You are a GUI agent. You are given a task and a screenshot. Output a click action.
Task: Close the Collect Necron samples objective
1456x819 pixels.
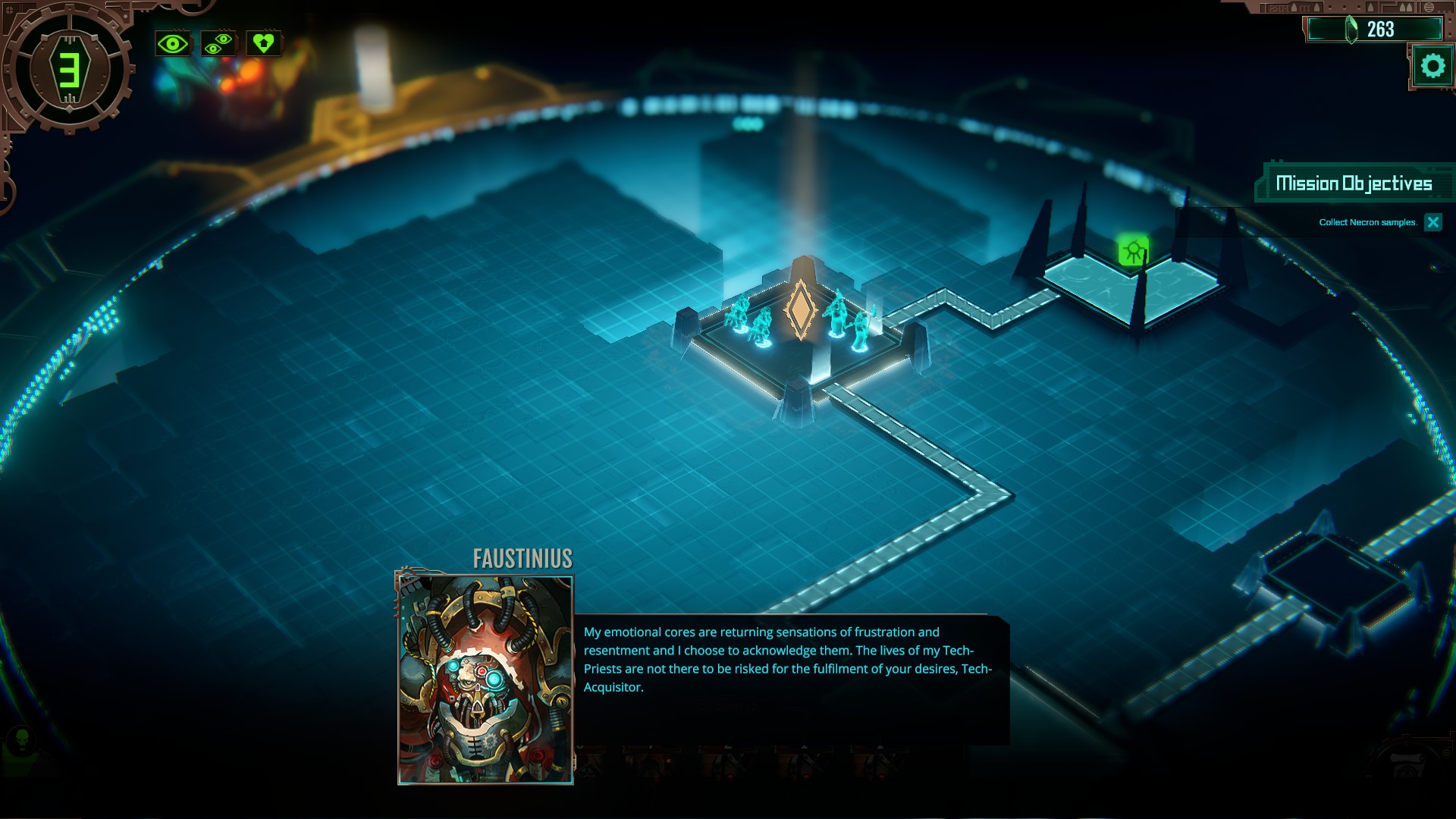pos(1432,222)
